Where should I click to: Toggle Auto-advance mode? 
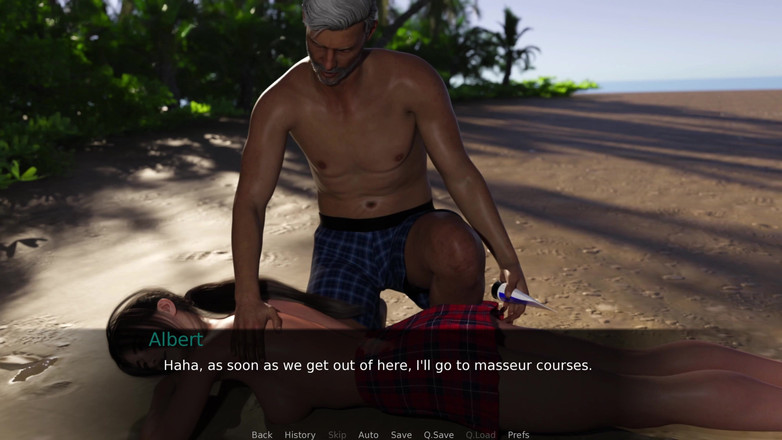point(368,435)
